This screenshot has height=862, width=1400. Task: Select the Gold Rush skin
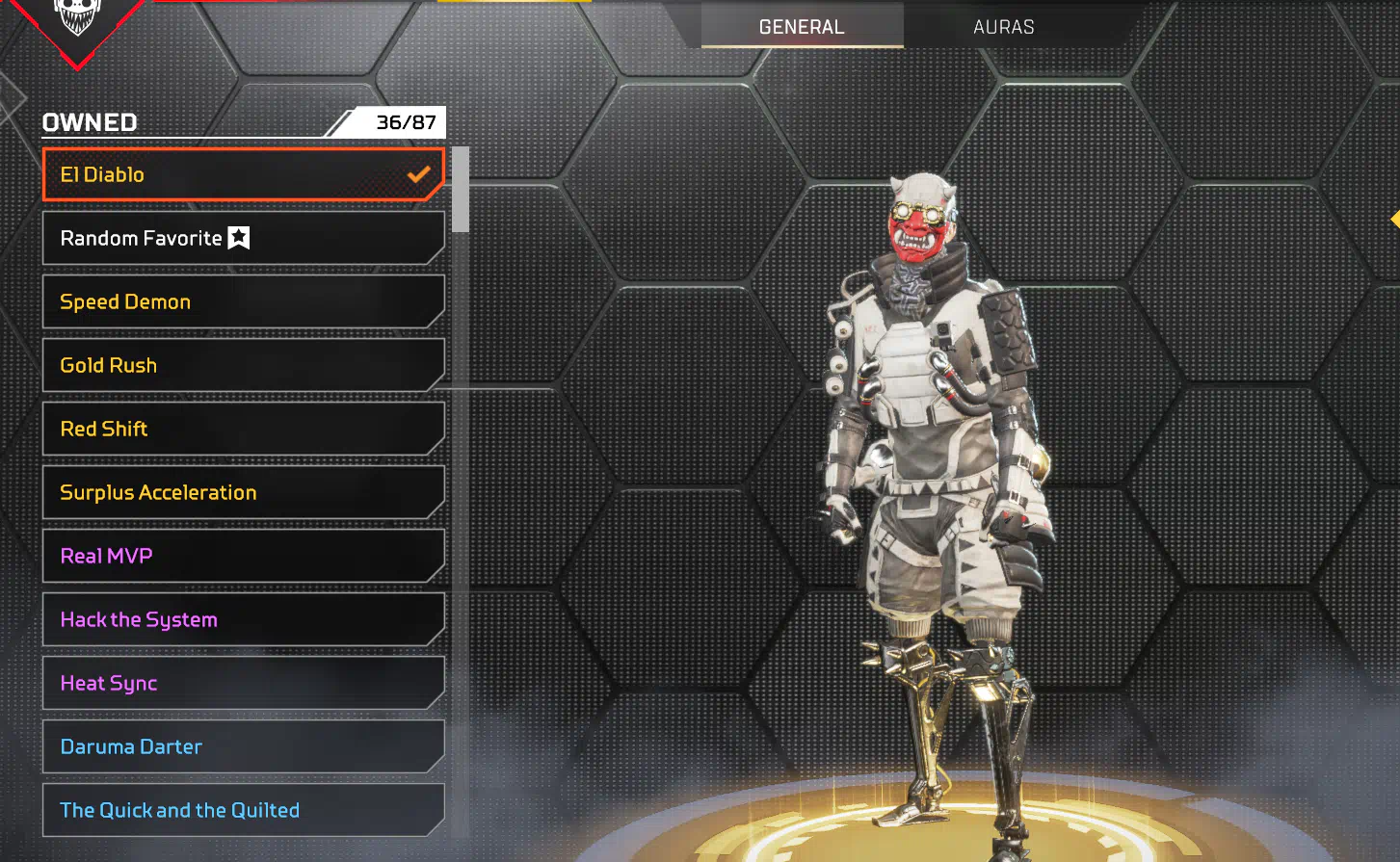pyautogui.click(x=243, y=365)
